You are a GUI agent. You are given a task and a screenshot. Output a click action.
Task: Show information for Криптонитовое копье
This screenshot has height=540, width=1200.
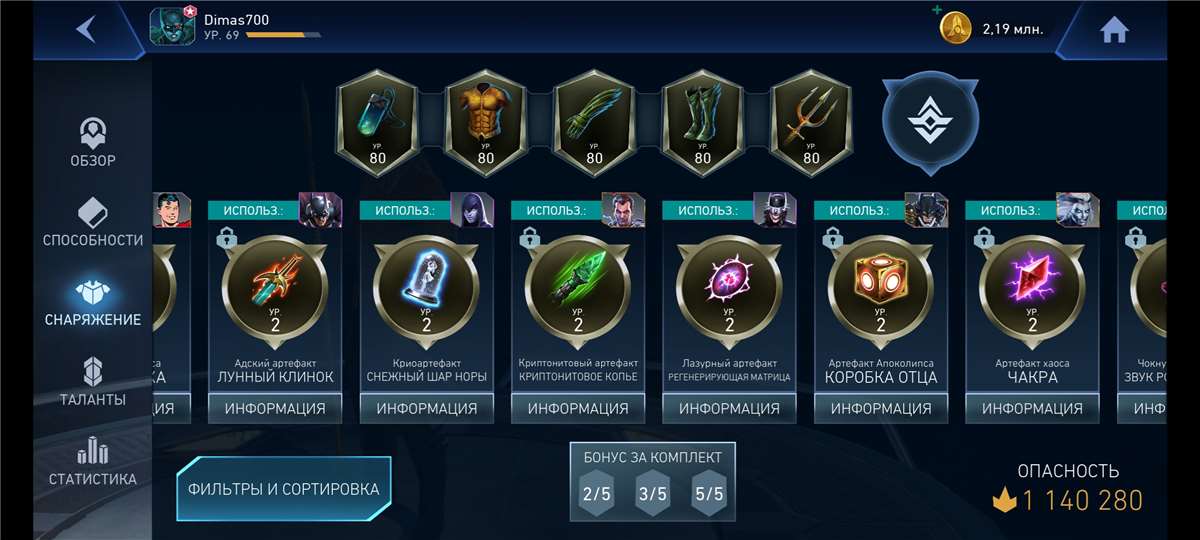(578, 408)
